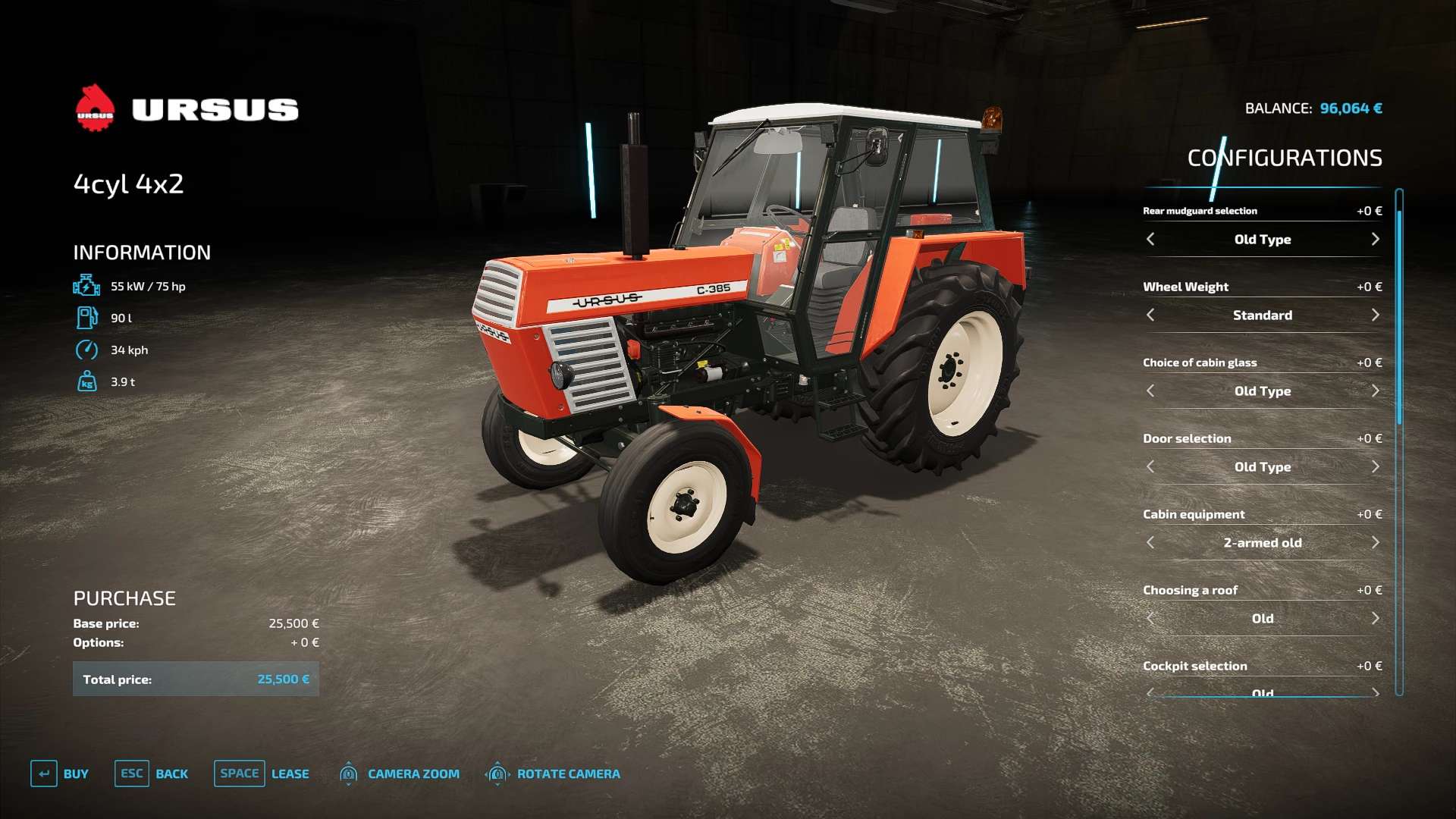The image size is (1456, 819).
Task: Go back with the Back button
Action: click(152, 773)
